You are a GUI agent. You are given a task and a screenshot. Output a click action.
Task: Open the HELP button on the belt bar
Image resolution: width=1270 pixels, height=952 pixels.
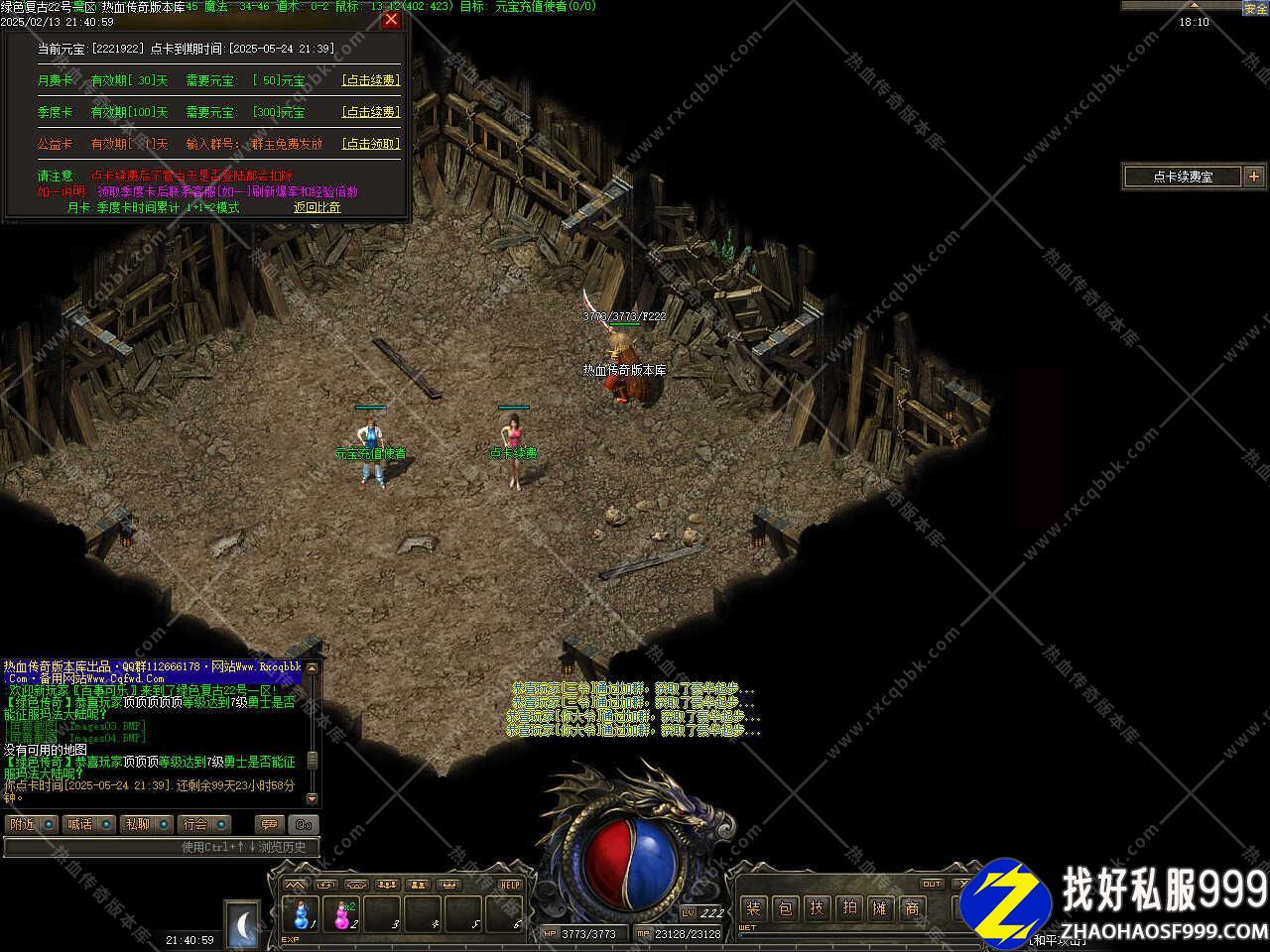tap(510, 885)
